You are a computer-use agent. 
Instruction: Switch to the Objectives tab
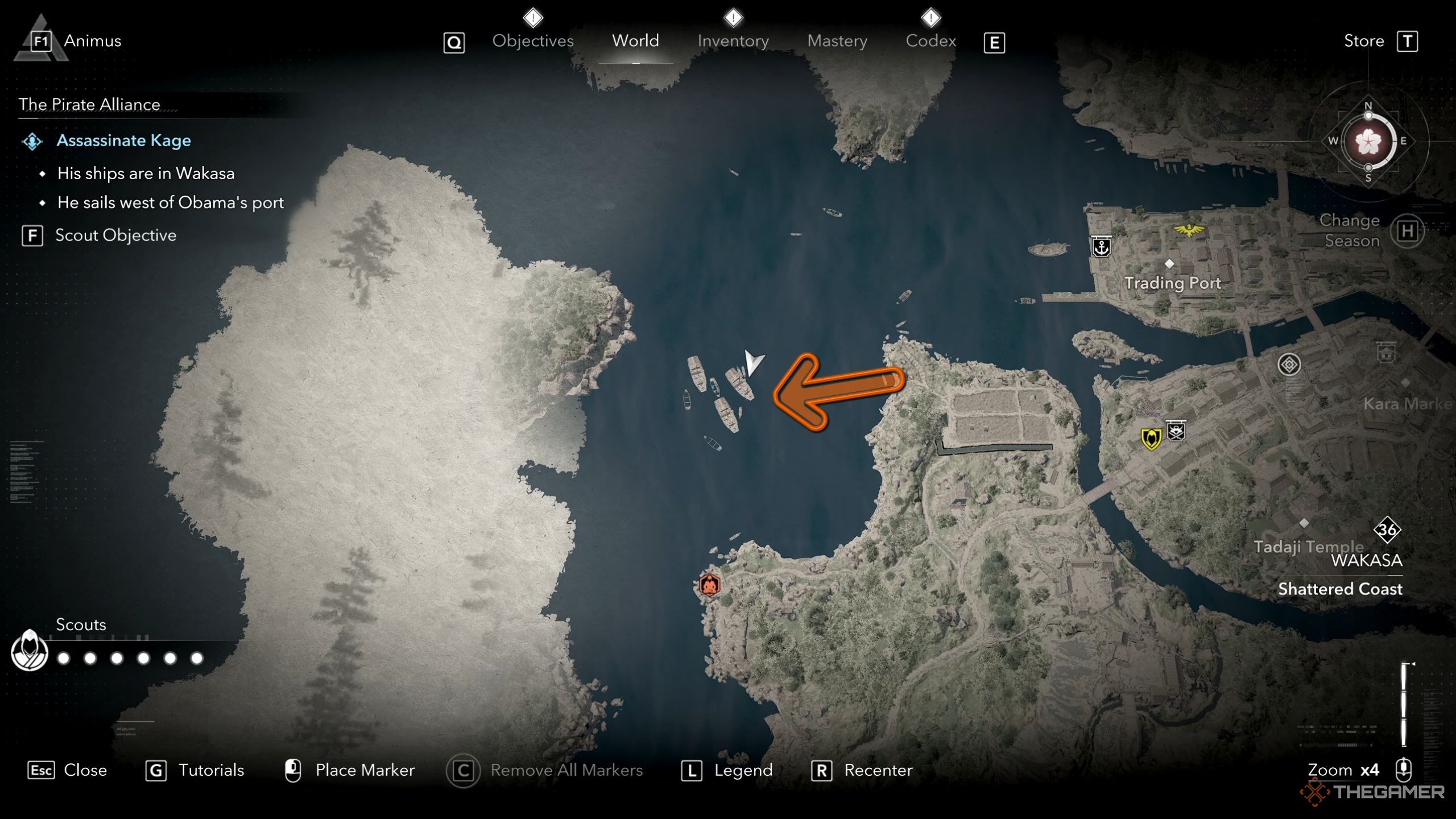[x=532, y=41]
